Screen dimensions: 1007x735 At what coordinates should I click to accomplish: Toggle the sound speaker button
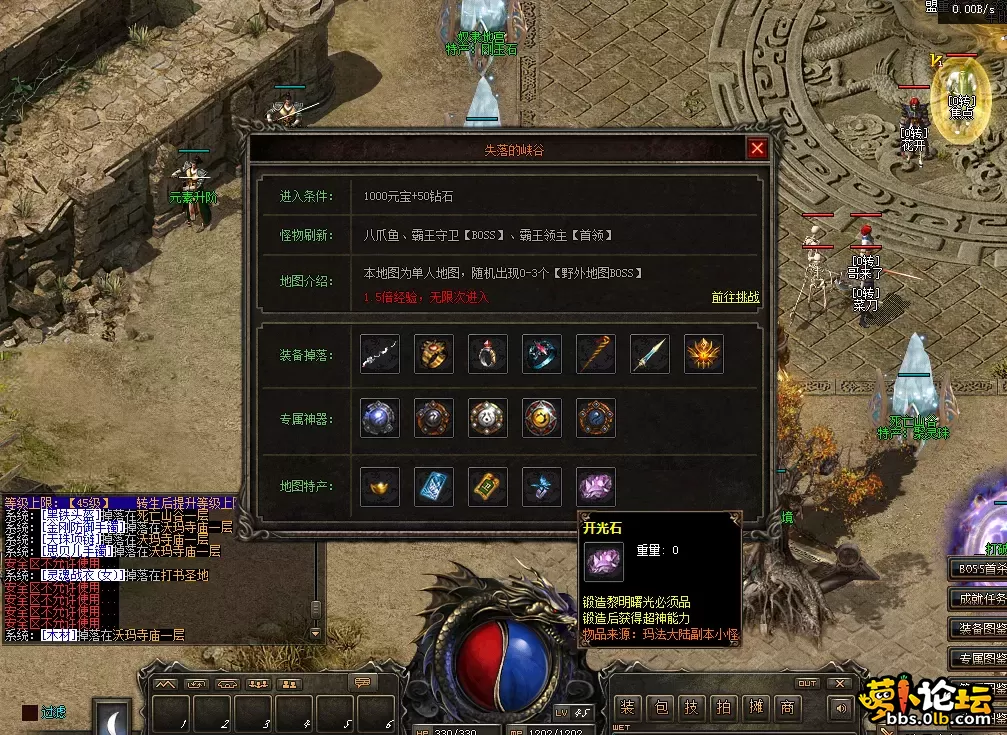840,708
